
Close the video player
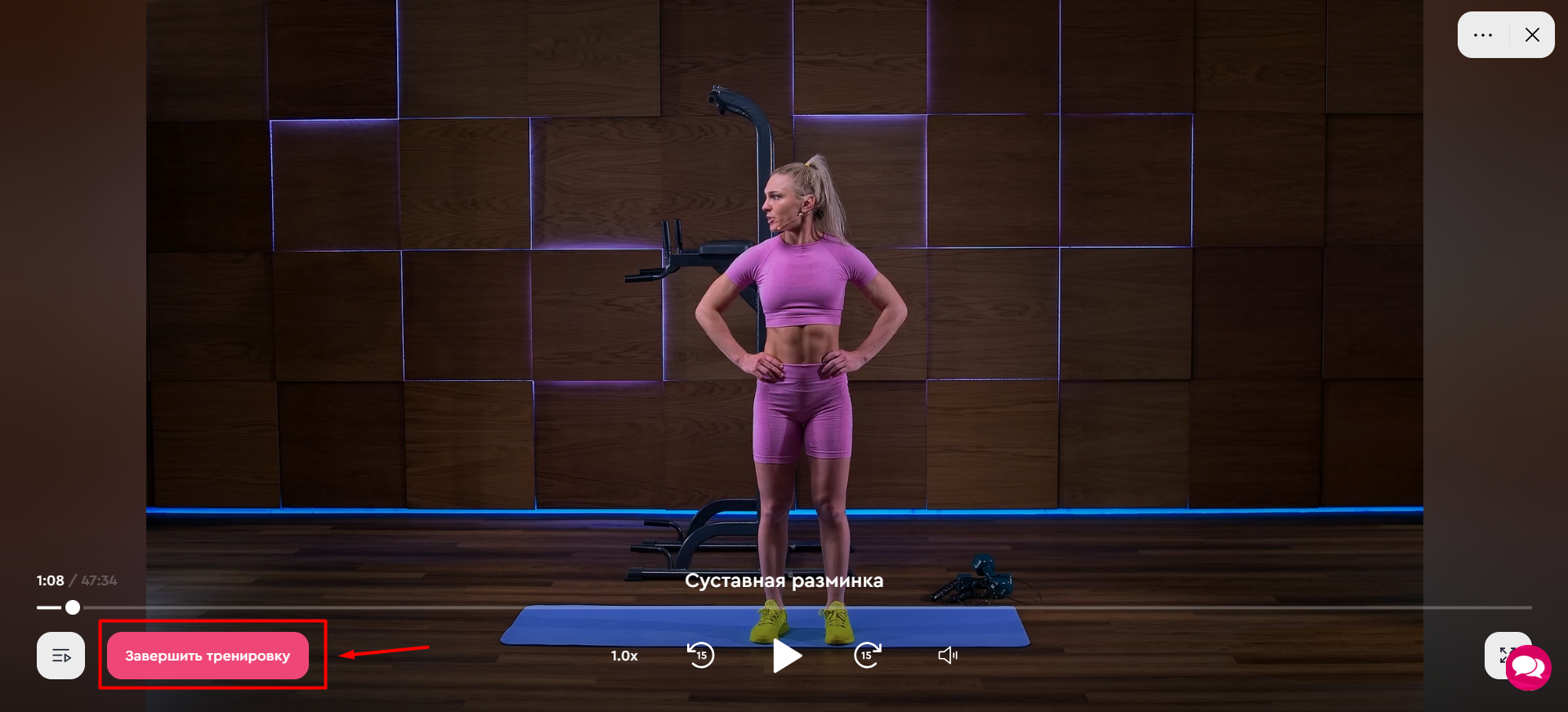pos(1532,35)
